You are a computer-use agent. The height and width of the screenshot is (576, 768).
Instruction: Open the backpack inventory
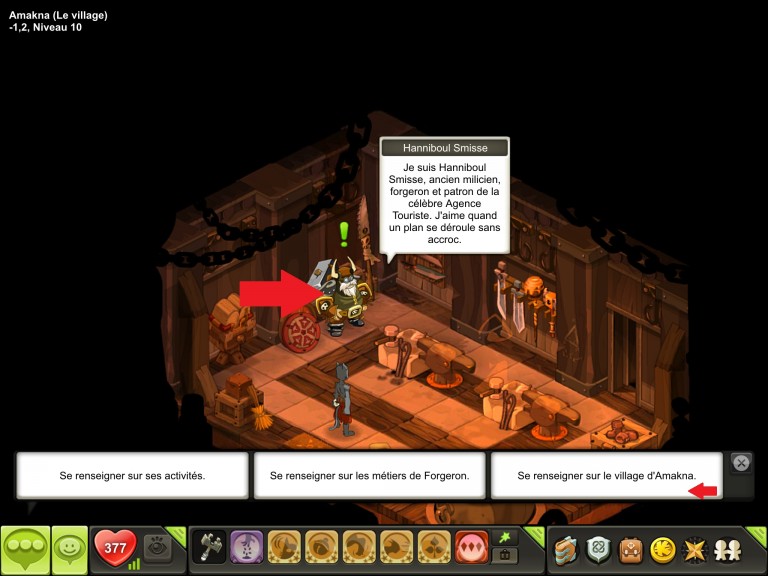tap(630, 549)
